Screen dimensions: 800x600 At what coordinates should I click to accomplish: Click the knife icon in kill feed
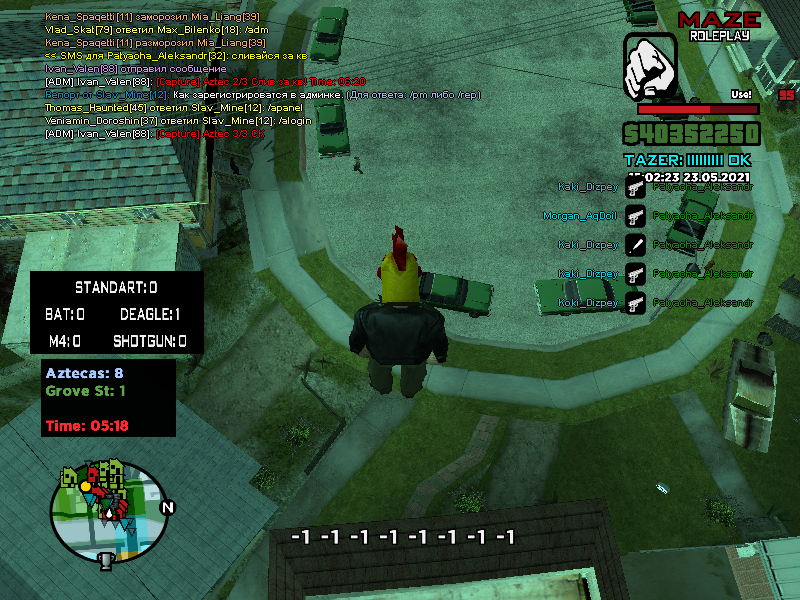coord(634,244)
